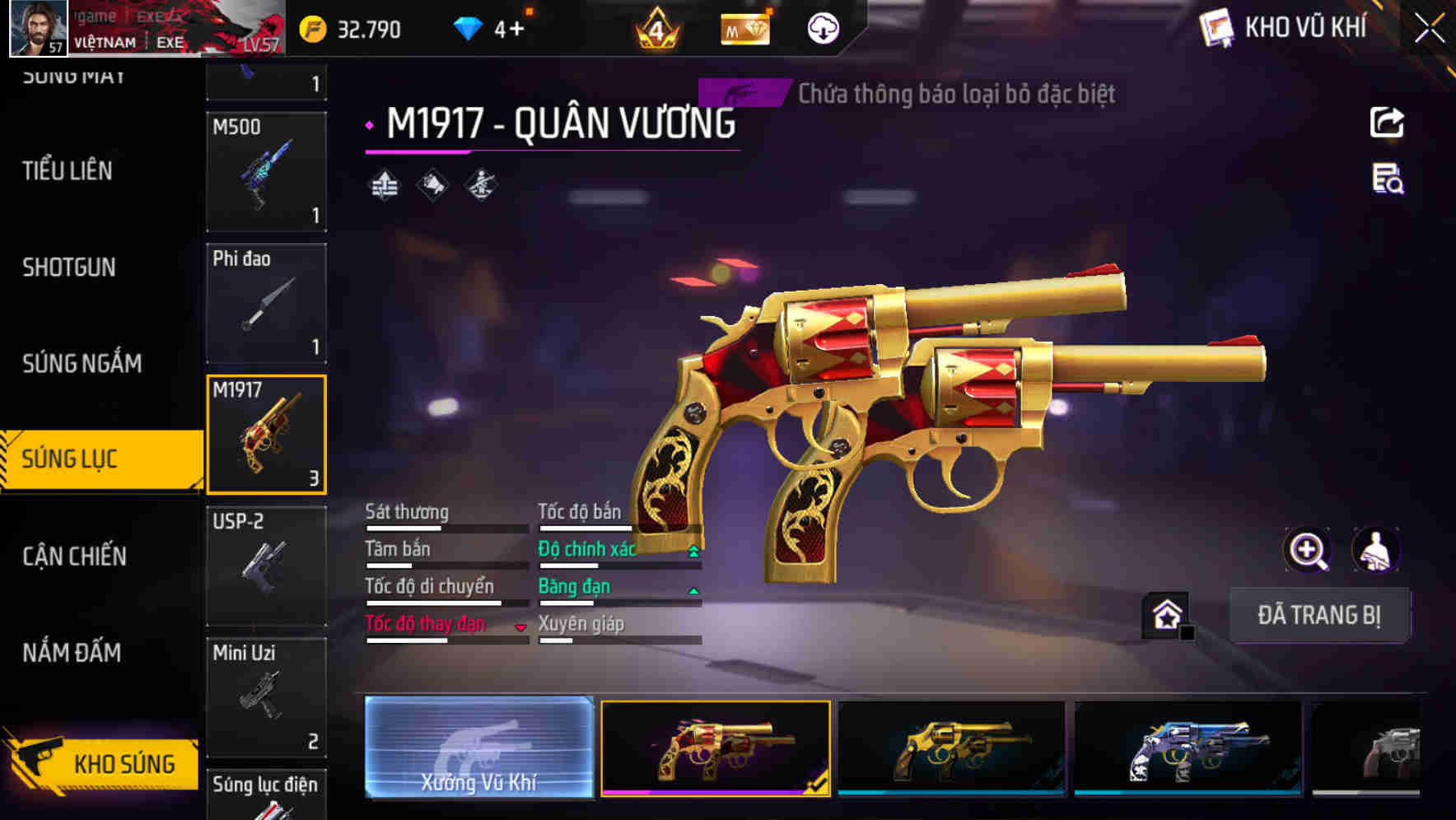Click the red arrow beside Tốc độ thay đạn
Image resolution: width=1456 pixels, height=820 pixels.
[520, 627]
